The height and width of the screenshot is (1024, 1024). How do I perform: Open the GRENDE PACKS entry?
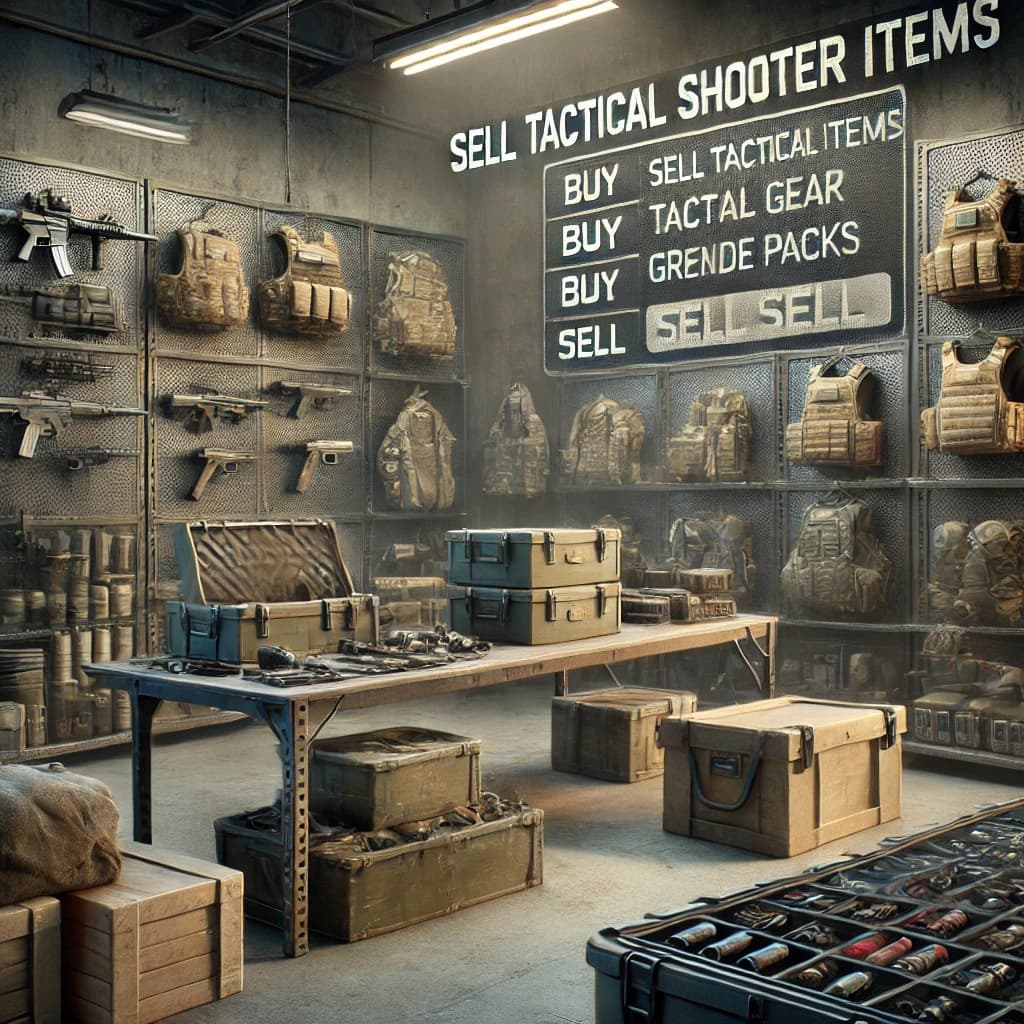[753, 249]
